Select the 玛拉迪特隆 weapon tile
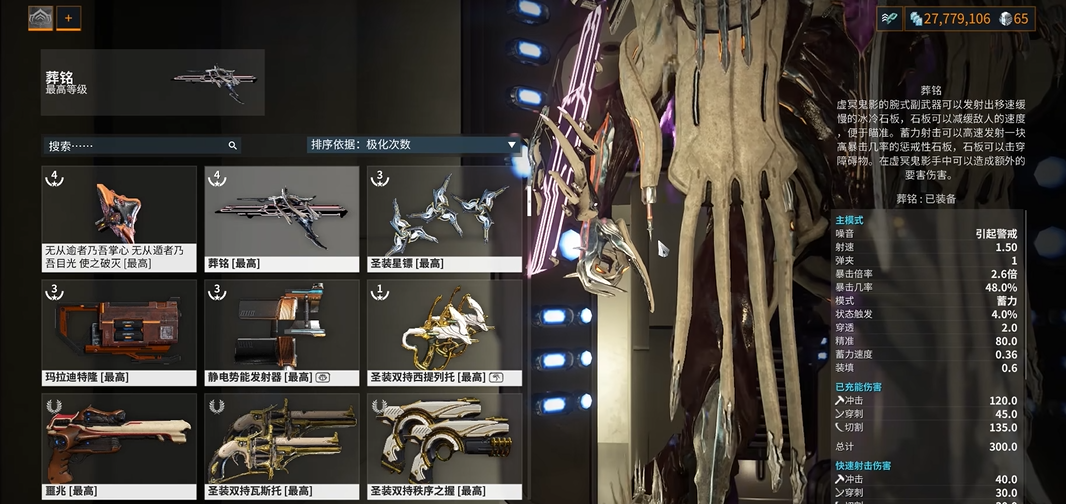 (x=119, y=332)
